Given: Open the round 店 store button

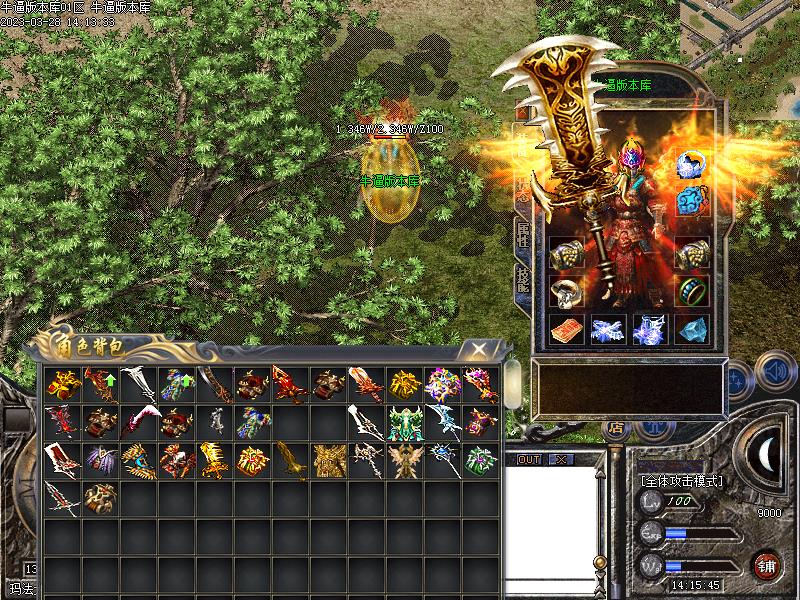Looking at the screenshot, I should click(x=615, y=428).
